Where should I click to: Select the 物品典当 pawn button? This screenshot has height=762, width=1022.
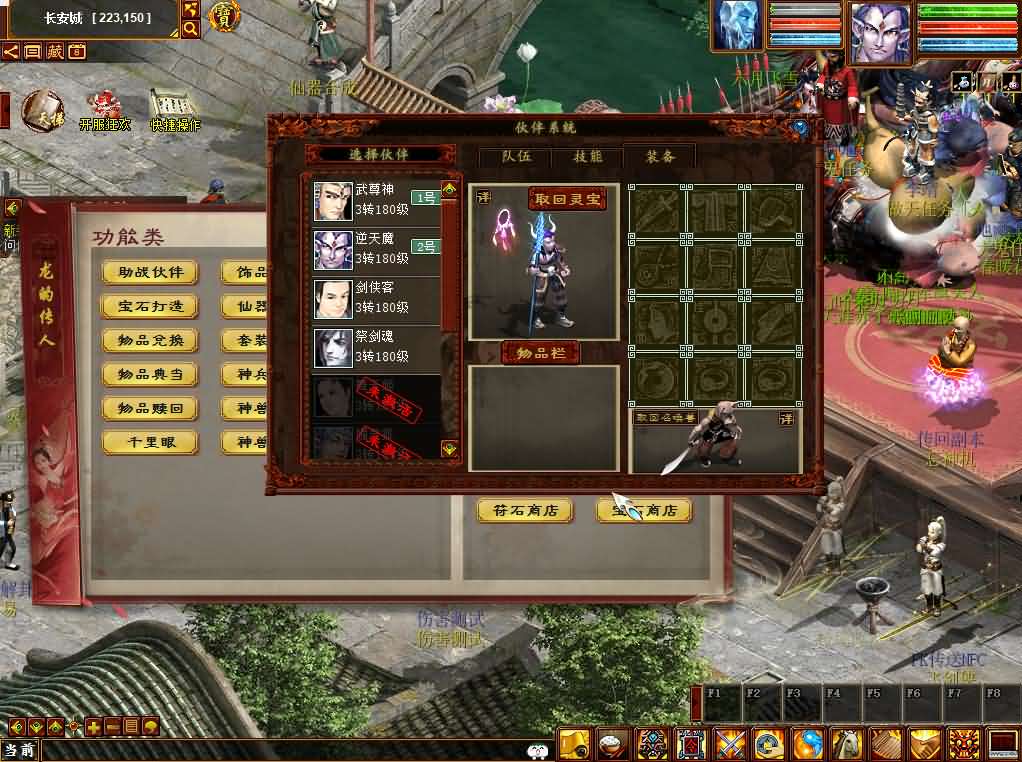point(150,375)
